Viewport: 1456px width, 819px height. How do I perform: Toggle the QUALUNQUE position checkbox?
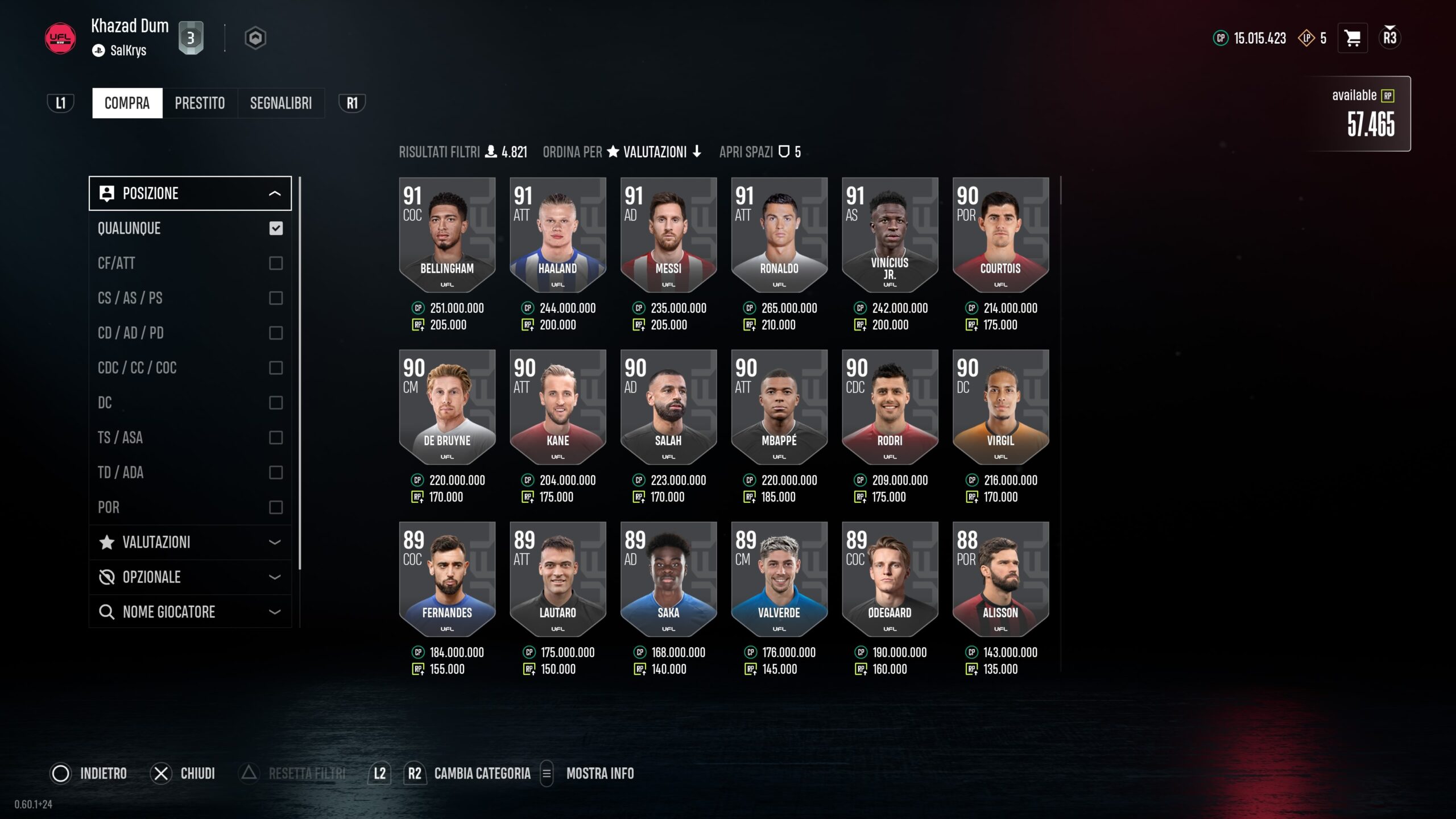pyautogui.click(x=276, y=229)
